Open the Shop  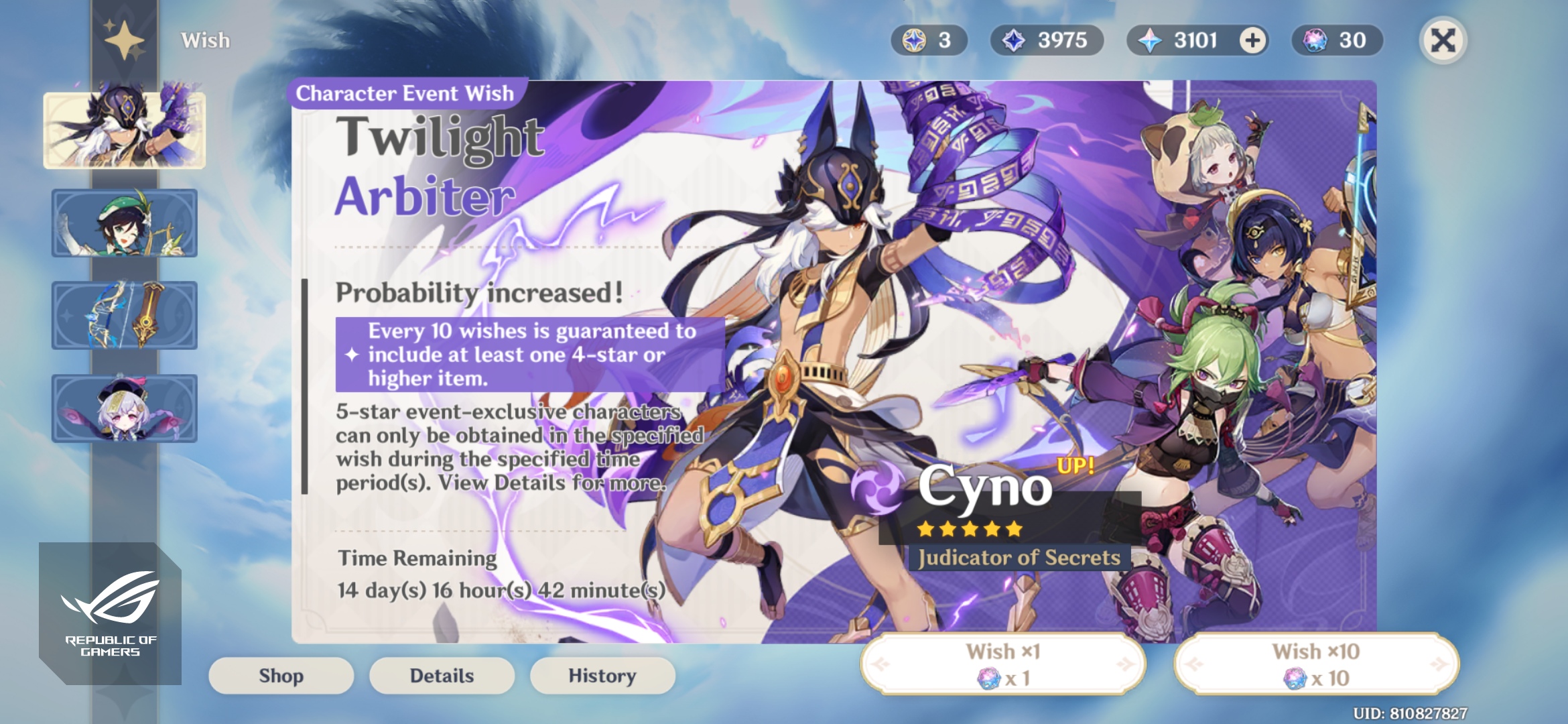pyautogui.click(x=280, y=676)
